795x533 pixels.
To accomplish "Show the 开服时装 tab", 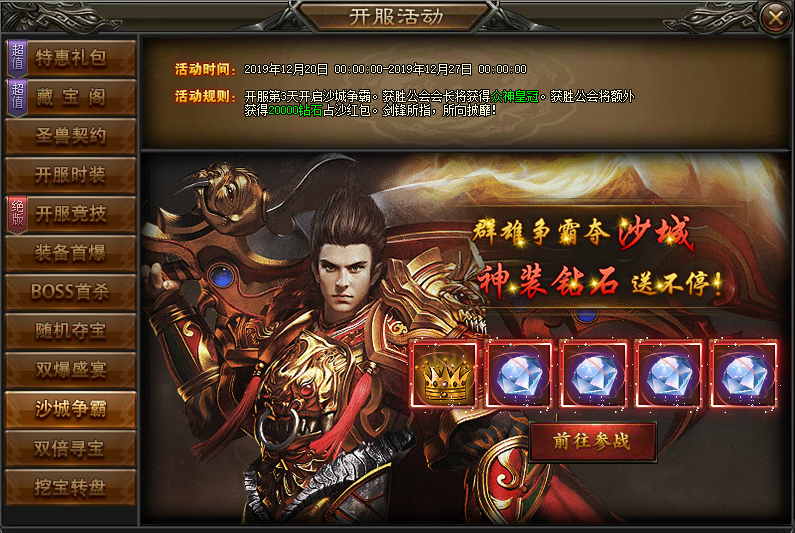I will [70, 175].
